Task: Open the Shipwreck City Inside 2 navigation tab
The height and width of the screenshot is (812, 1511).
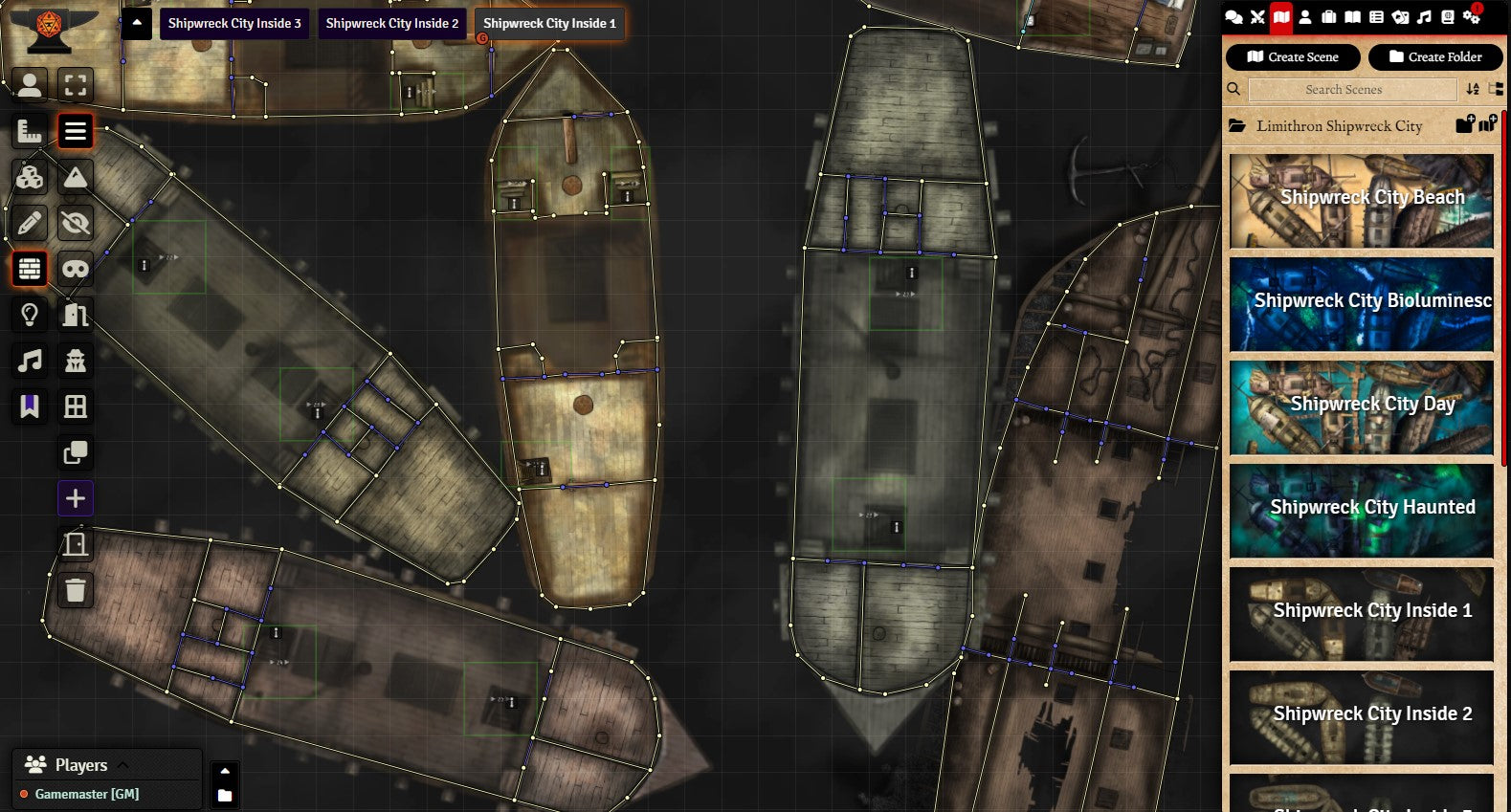Action: [391, 23]
